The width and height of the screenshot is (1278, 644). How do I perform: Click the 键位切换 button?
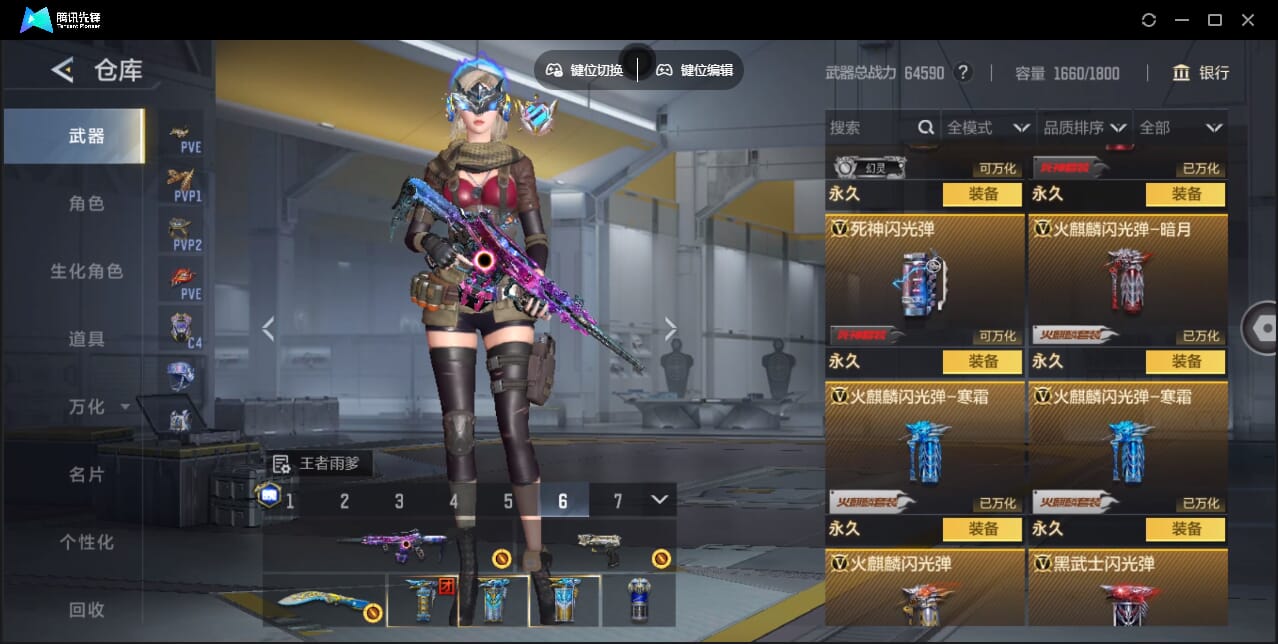tap(585, 70)
